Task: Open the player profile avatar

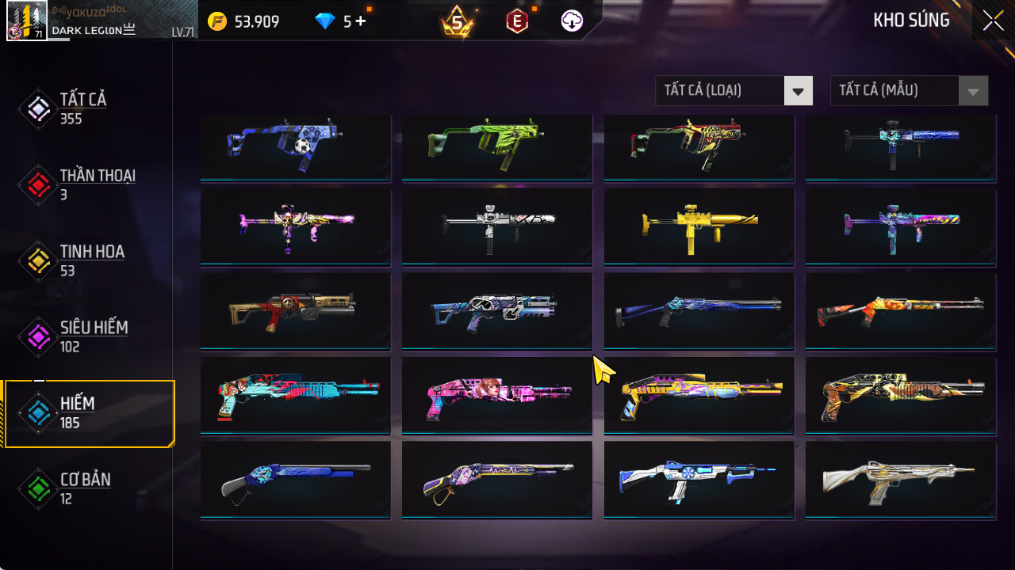Action: (22, 20)
